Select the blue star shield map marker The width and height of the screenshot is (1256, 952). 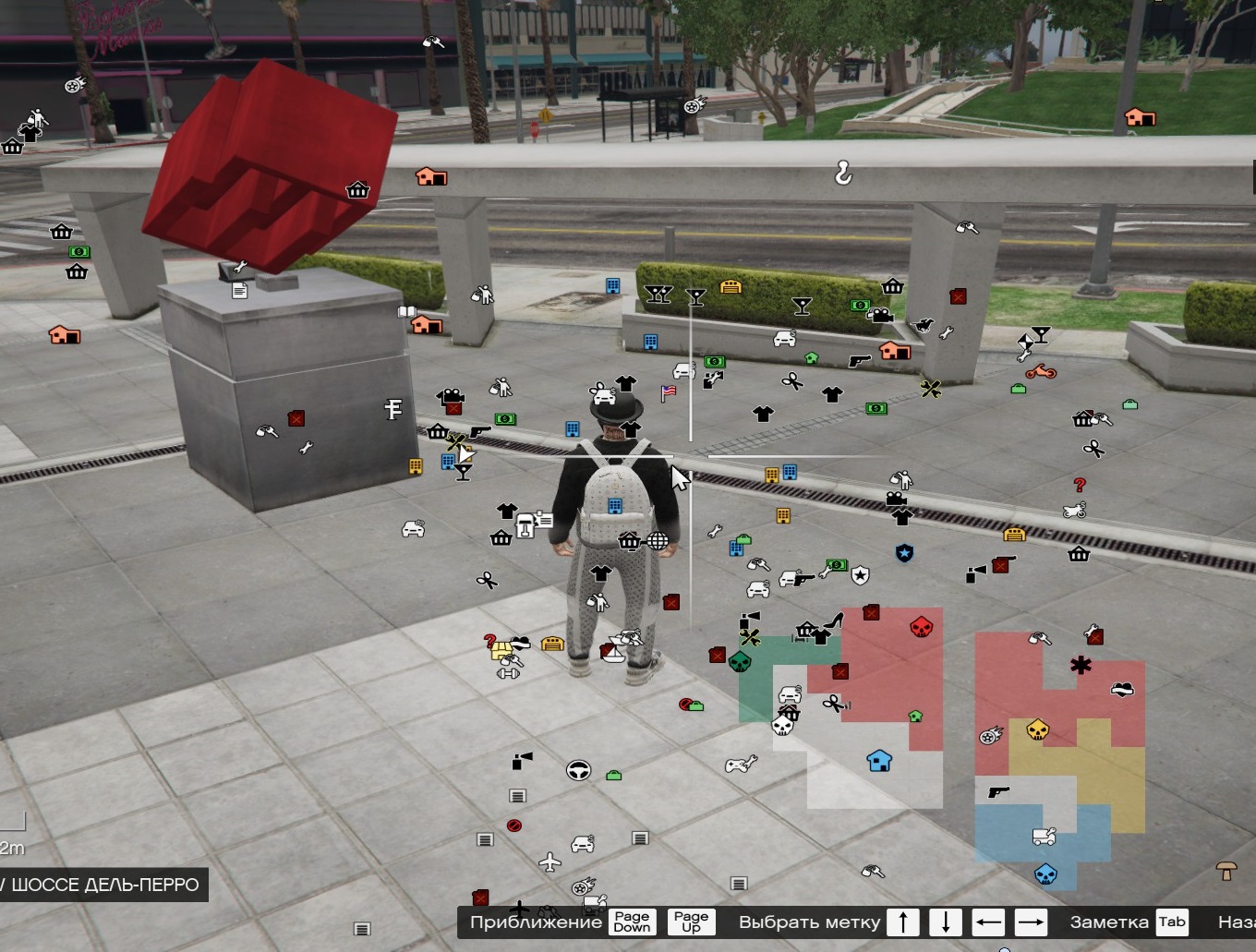click(904, 553)
